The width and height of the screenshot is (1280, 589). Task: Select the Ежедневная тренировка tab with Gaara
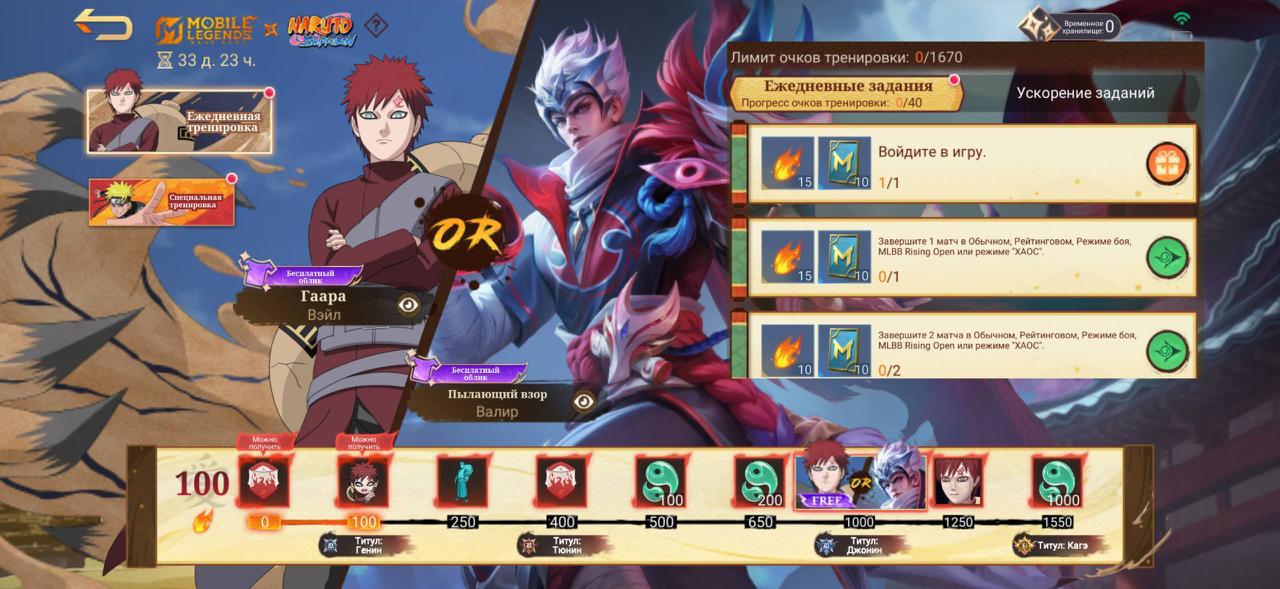(x=180, y=122)
